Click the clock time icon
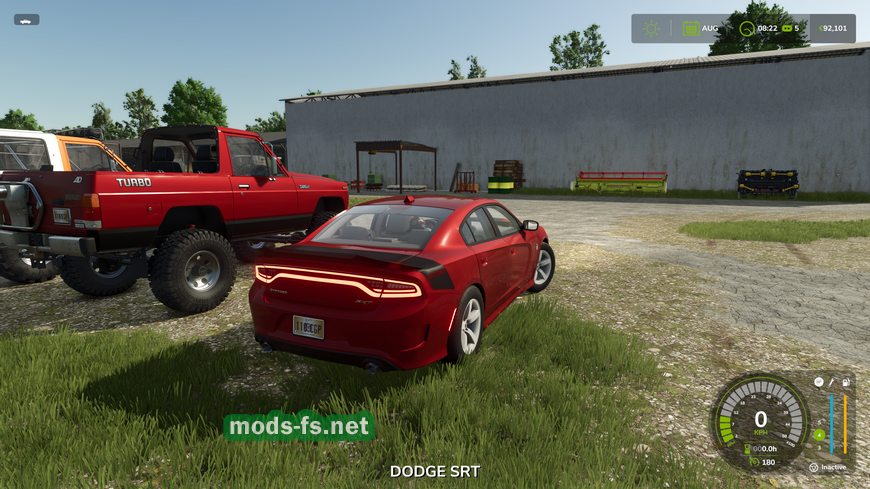 (x=747, y=28)
